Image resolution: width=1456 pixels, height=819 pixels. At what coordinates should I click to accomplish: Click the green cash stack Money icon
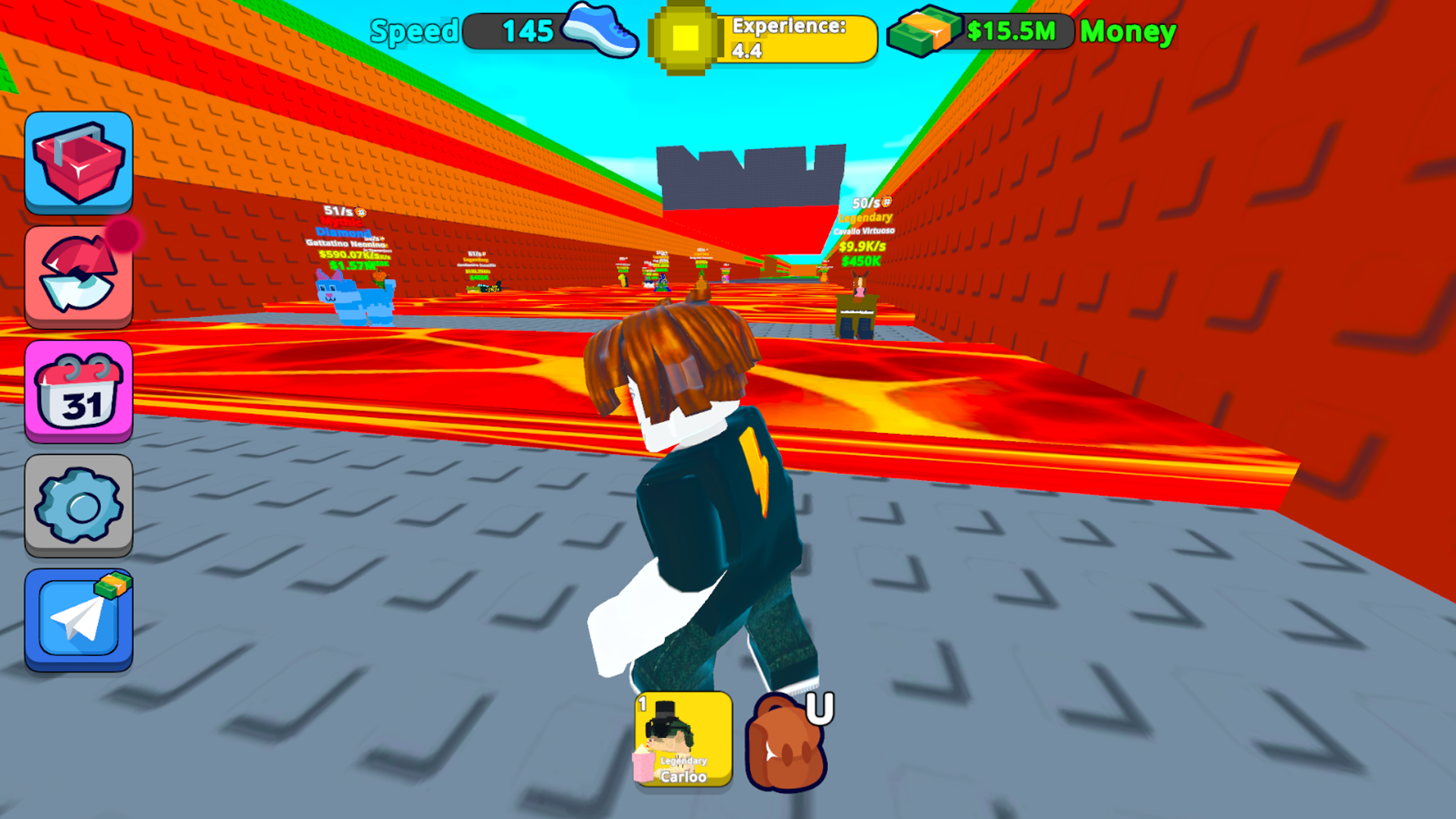[x=922, y=31]
